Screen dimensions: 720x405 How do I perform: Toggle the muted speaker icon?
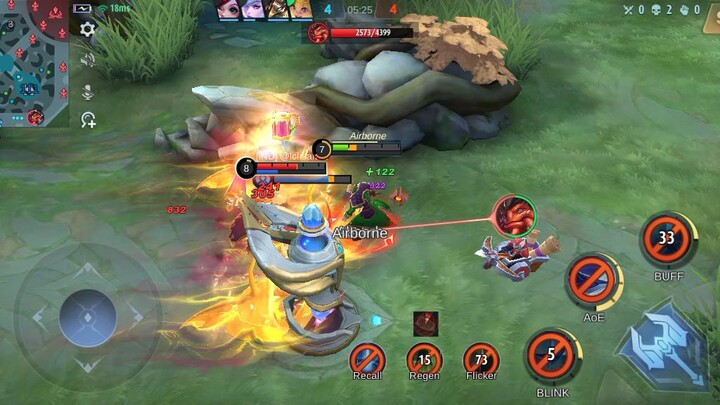coord(88,60)
